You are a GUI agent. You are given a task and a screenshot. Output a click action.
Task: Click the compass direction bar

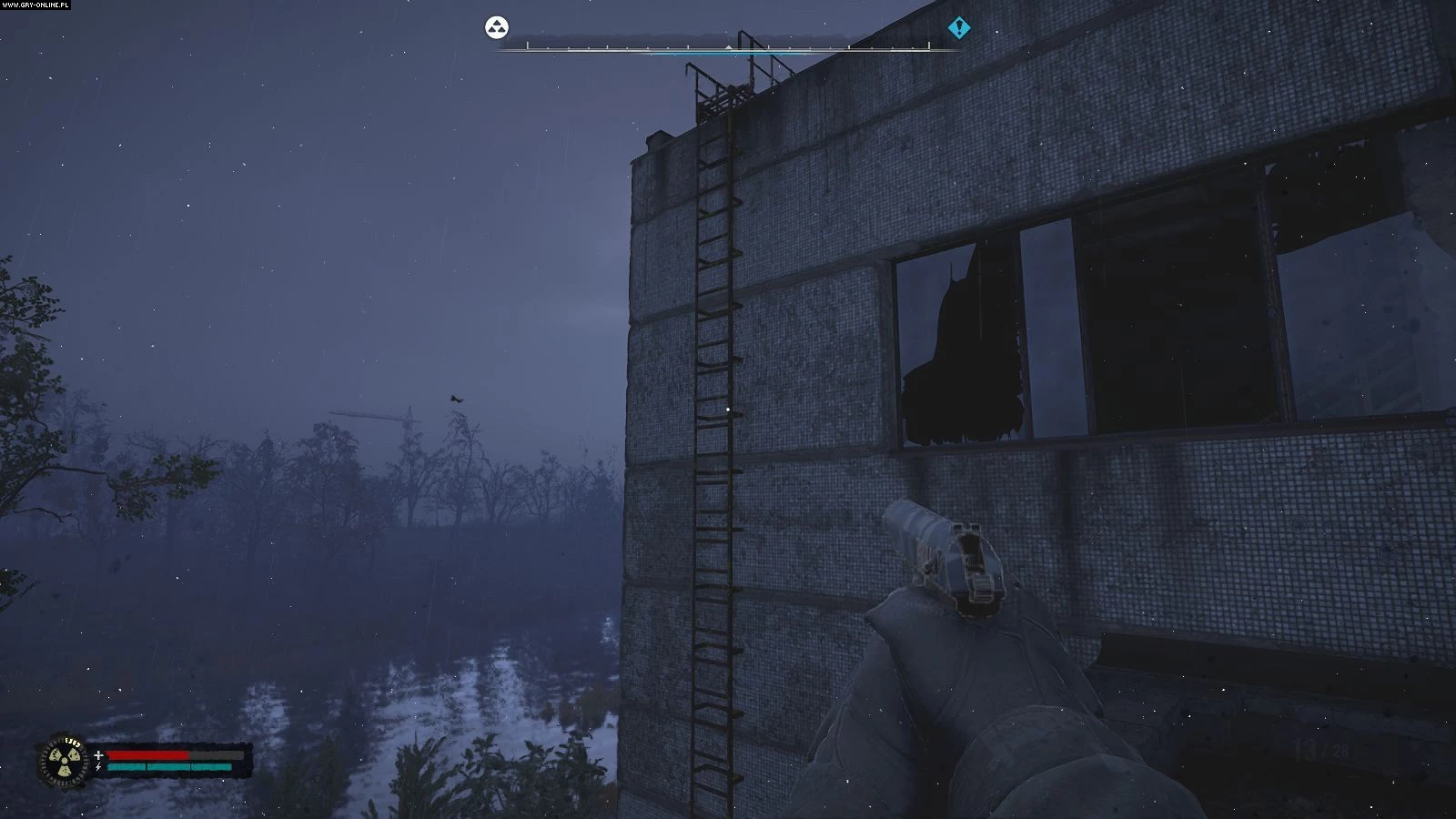point(728,45)
